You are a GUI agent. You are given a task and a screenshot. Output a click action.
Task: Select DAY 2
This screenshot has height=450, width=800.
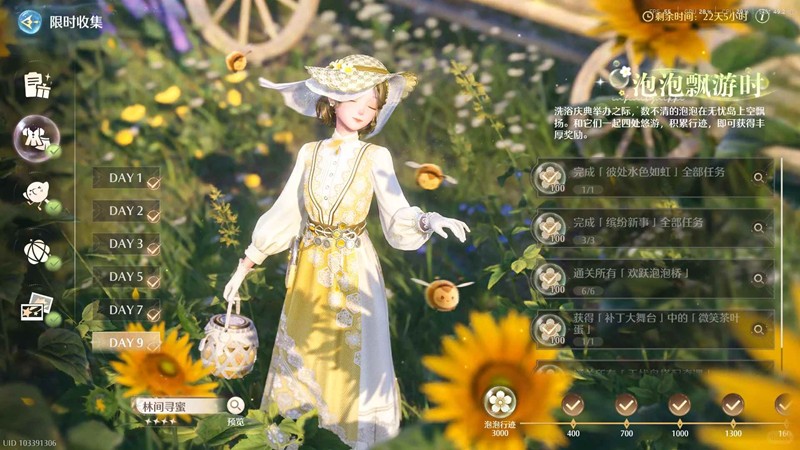pyautogui.click(x=127, y=212)
